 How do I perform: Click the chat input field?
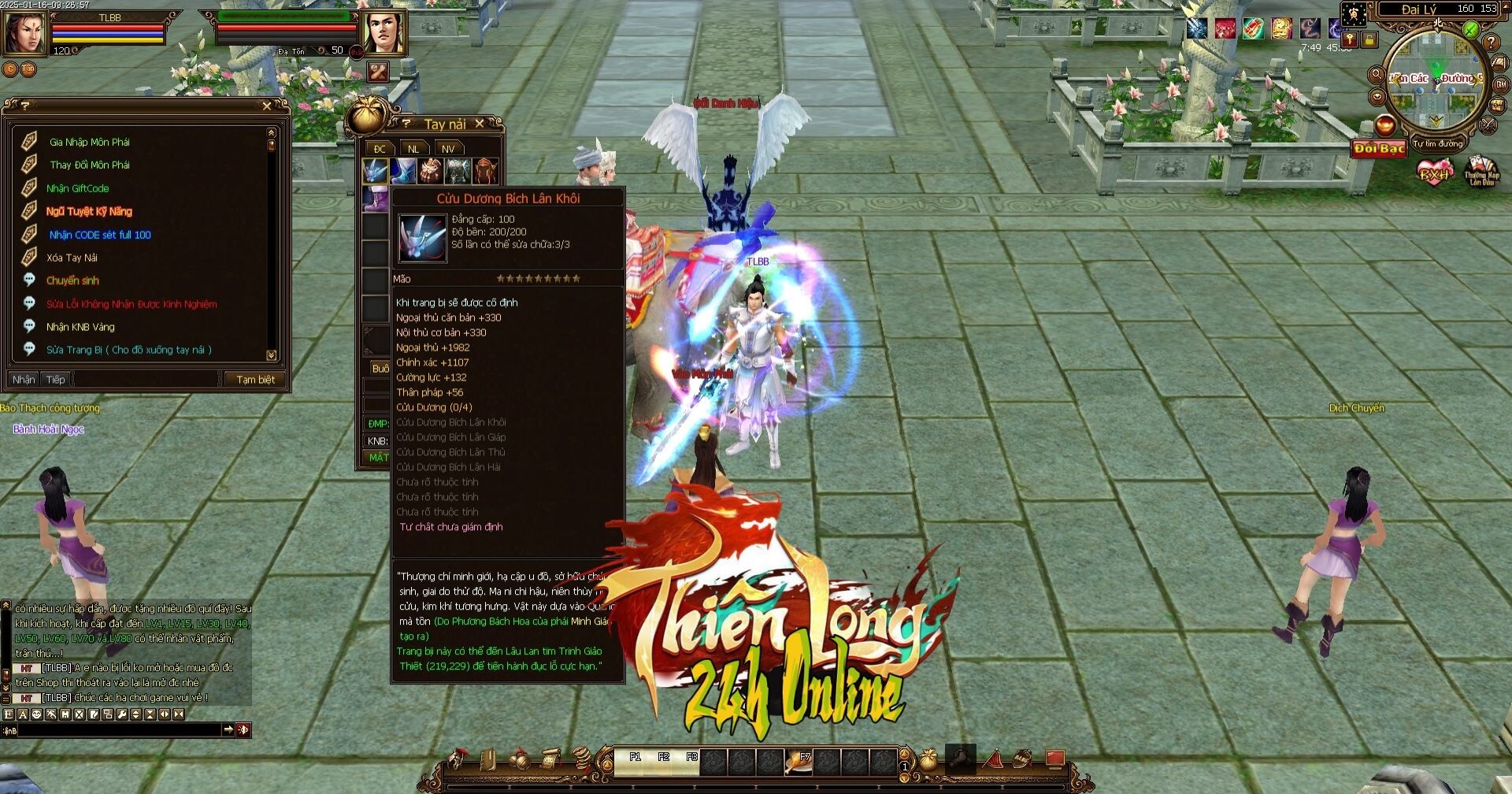click(118, 730)
